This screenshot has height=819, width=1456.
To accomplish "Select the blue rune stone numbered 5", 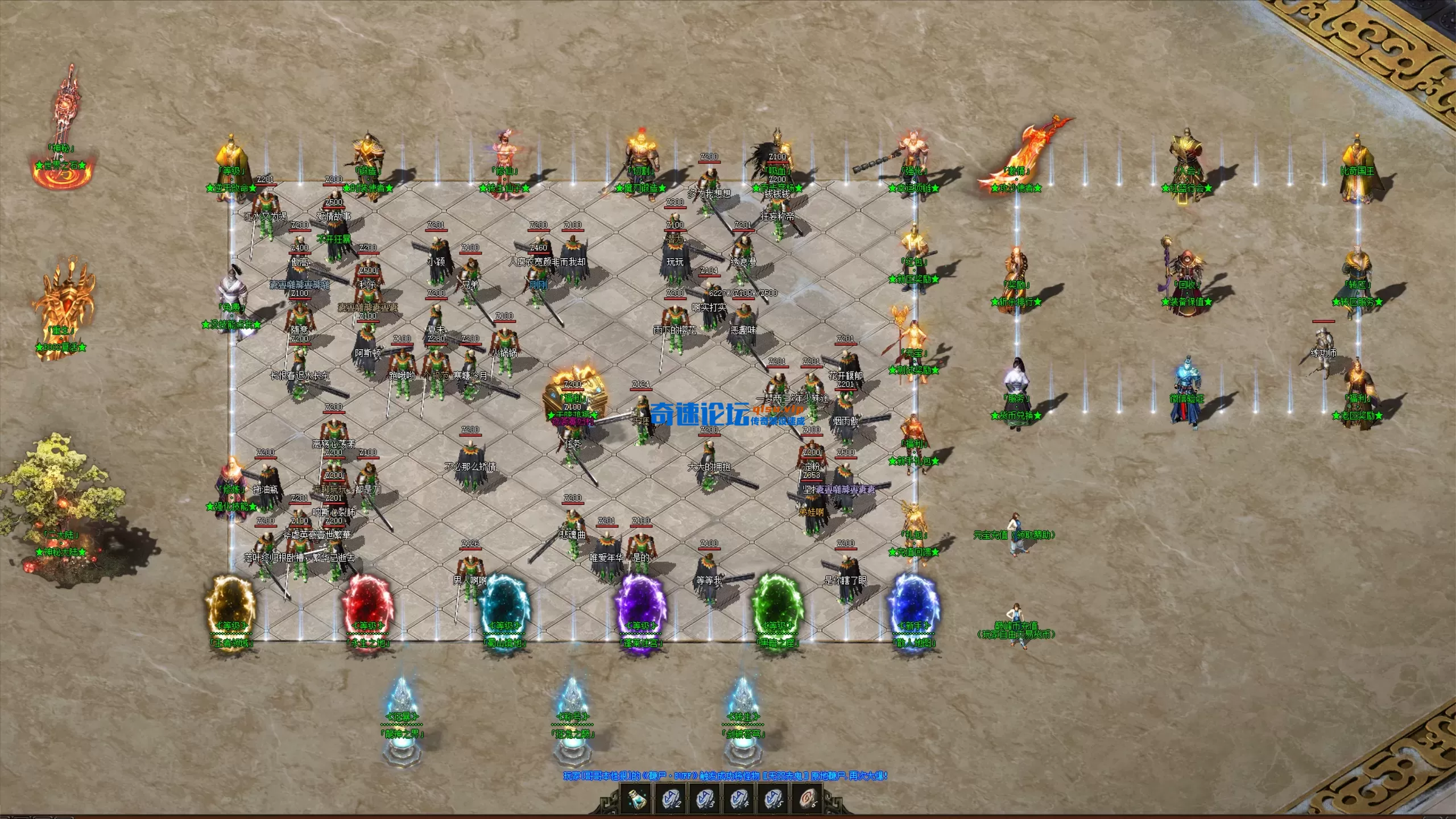I will coord(773,799).
